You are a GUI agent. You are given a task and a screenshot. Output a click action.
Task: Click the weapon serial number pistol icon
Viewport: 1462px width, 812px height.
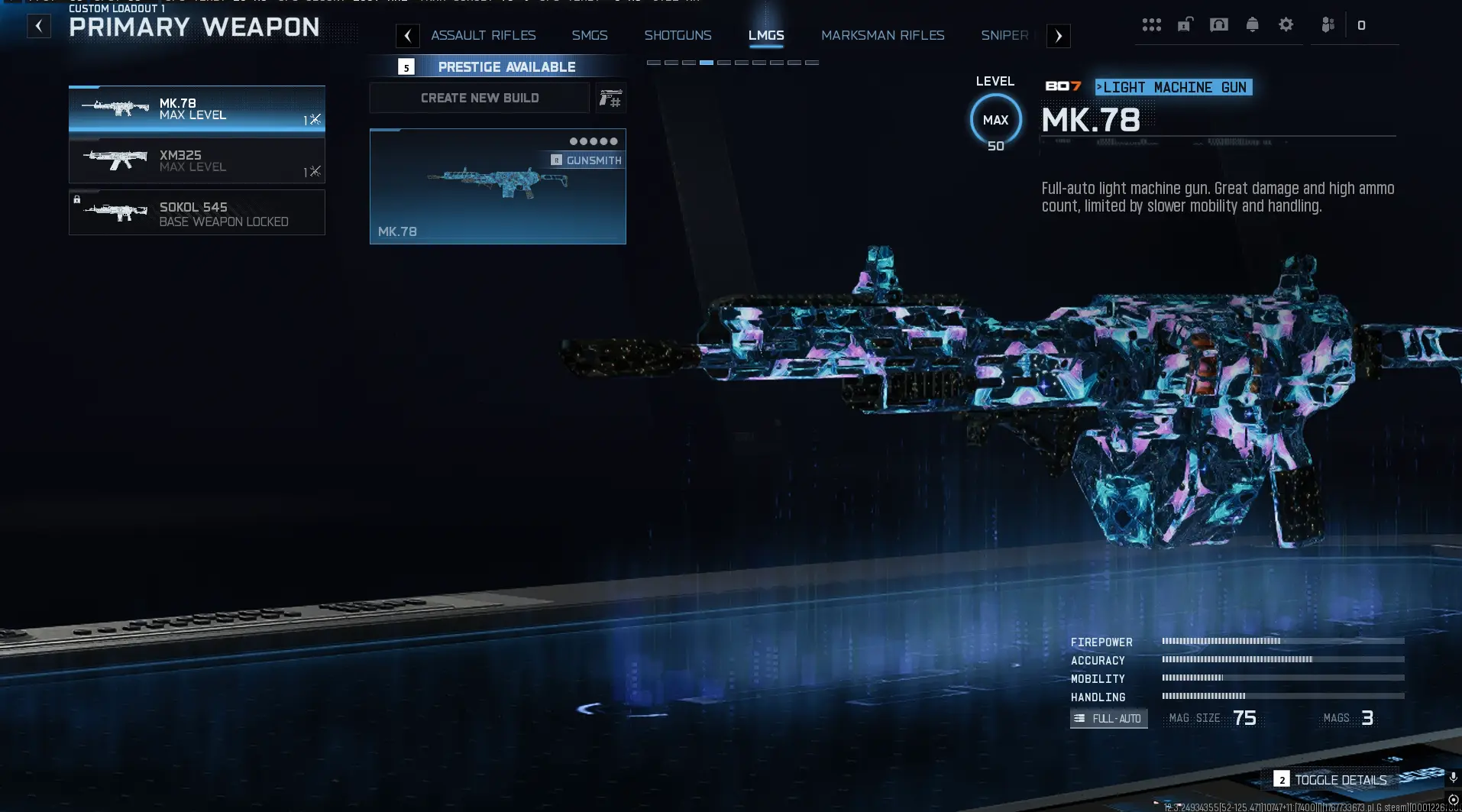612,98
